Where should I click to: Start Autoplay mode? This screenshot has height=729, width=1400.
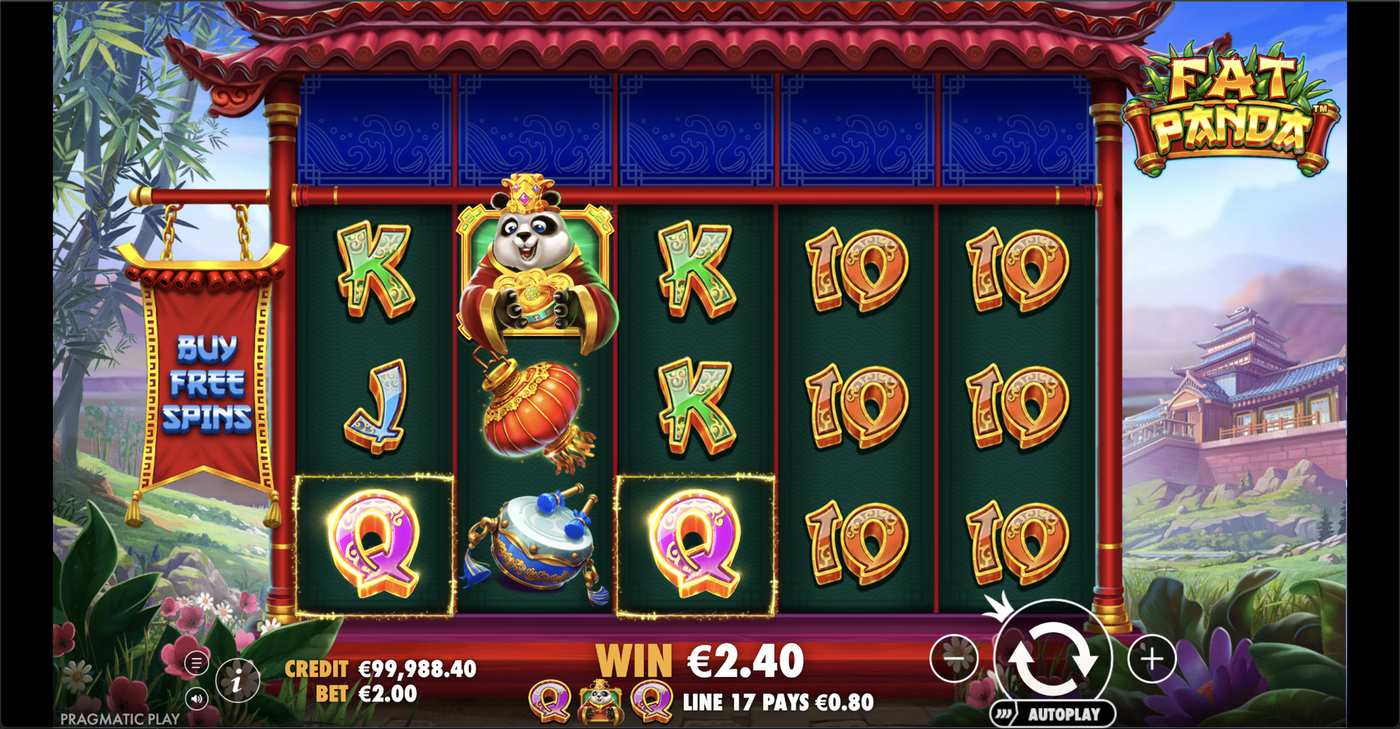coord(1052,714)
